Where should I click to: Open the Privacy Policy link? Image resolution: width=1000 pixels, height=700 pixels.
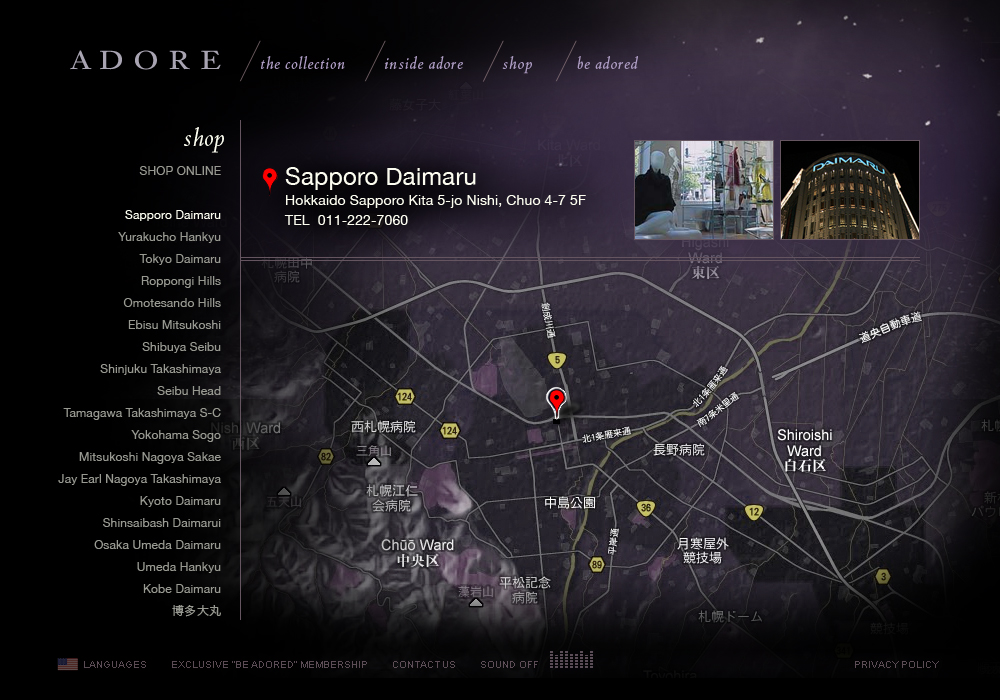coord(896,665)
